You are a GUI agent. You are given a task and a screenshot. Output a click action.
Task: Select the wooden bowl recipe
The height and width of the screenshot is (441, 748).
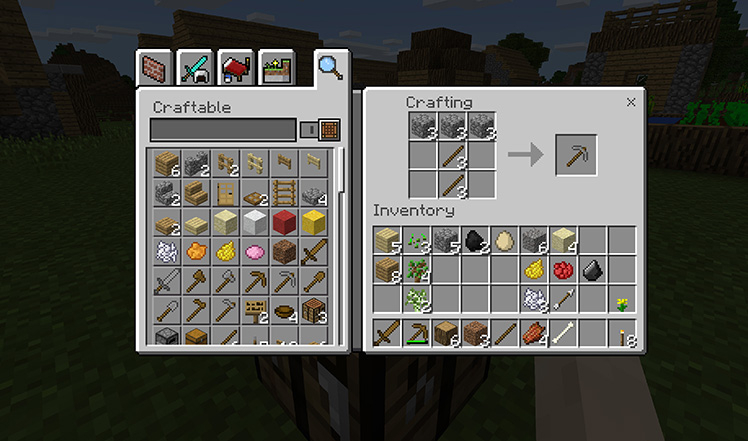coord(285,309)
